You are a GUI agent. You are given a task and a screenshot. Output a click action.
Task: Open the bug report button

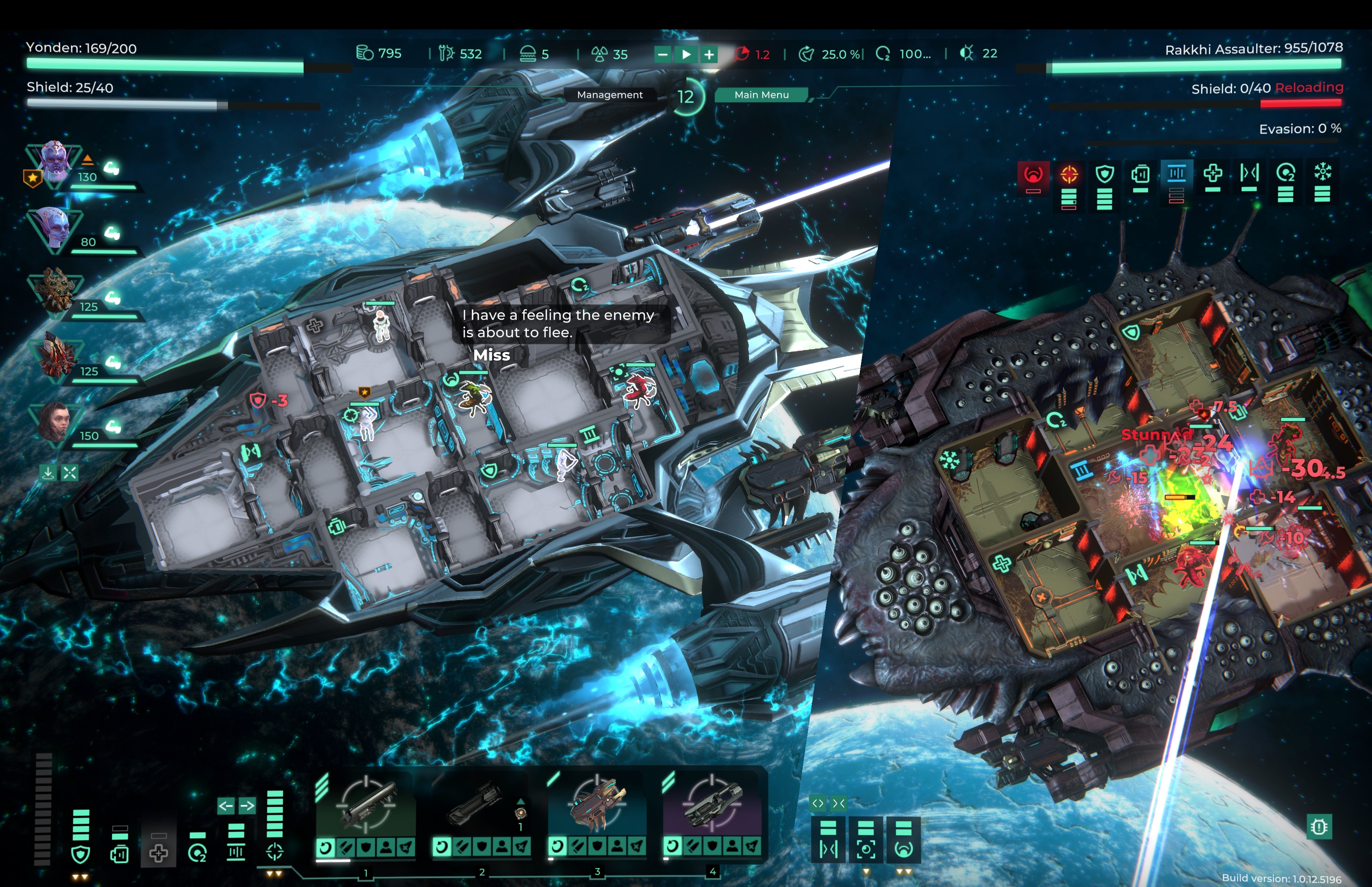(1319, 827)
